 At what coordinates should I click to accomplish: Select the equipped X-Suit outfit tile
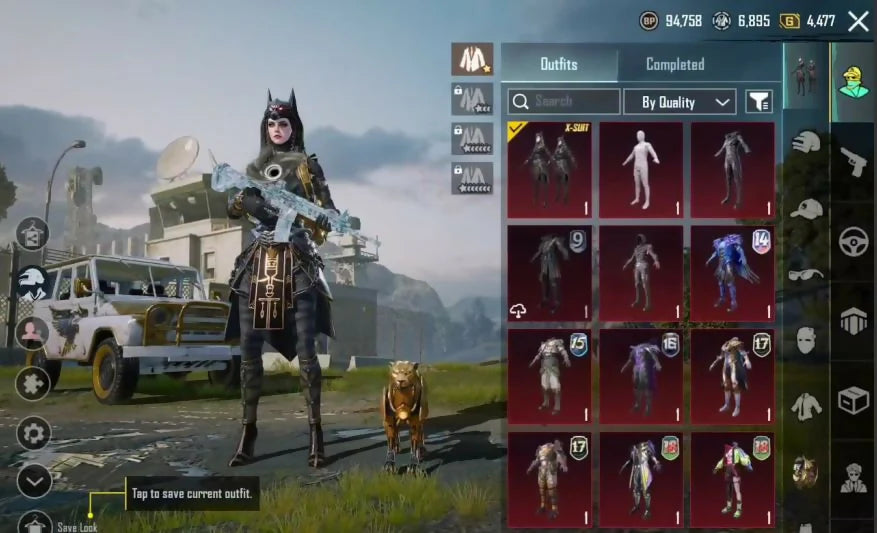click(549, 169)
